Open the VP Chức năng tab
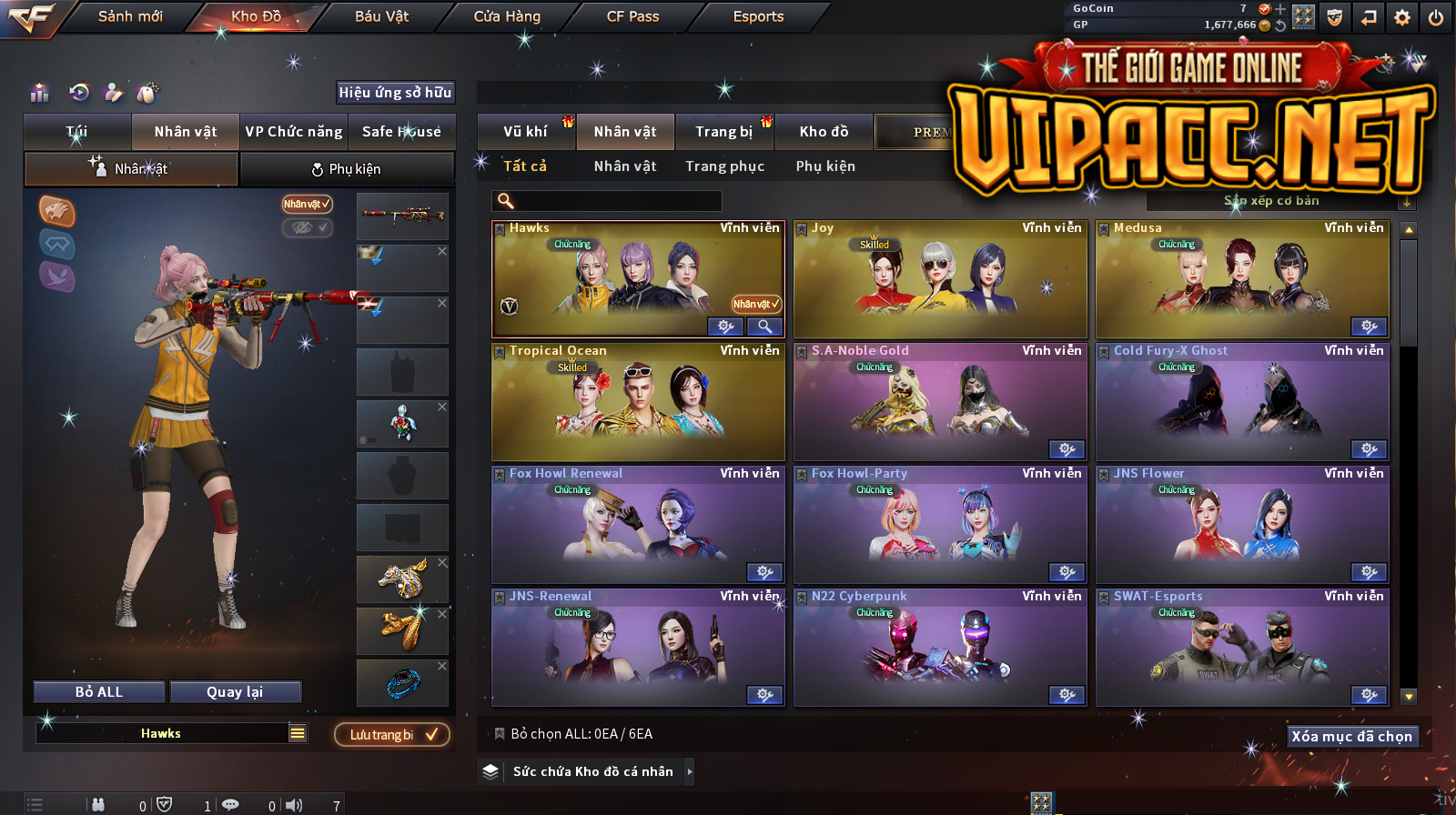This screenshot has width=1456, height=815. tap(293, 132)
